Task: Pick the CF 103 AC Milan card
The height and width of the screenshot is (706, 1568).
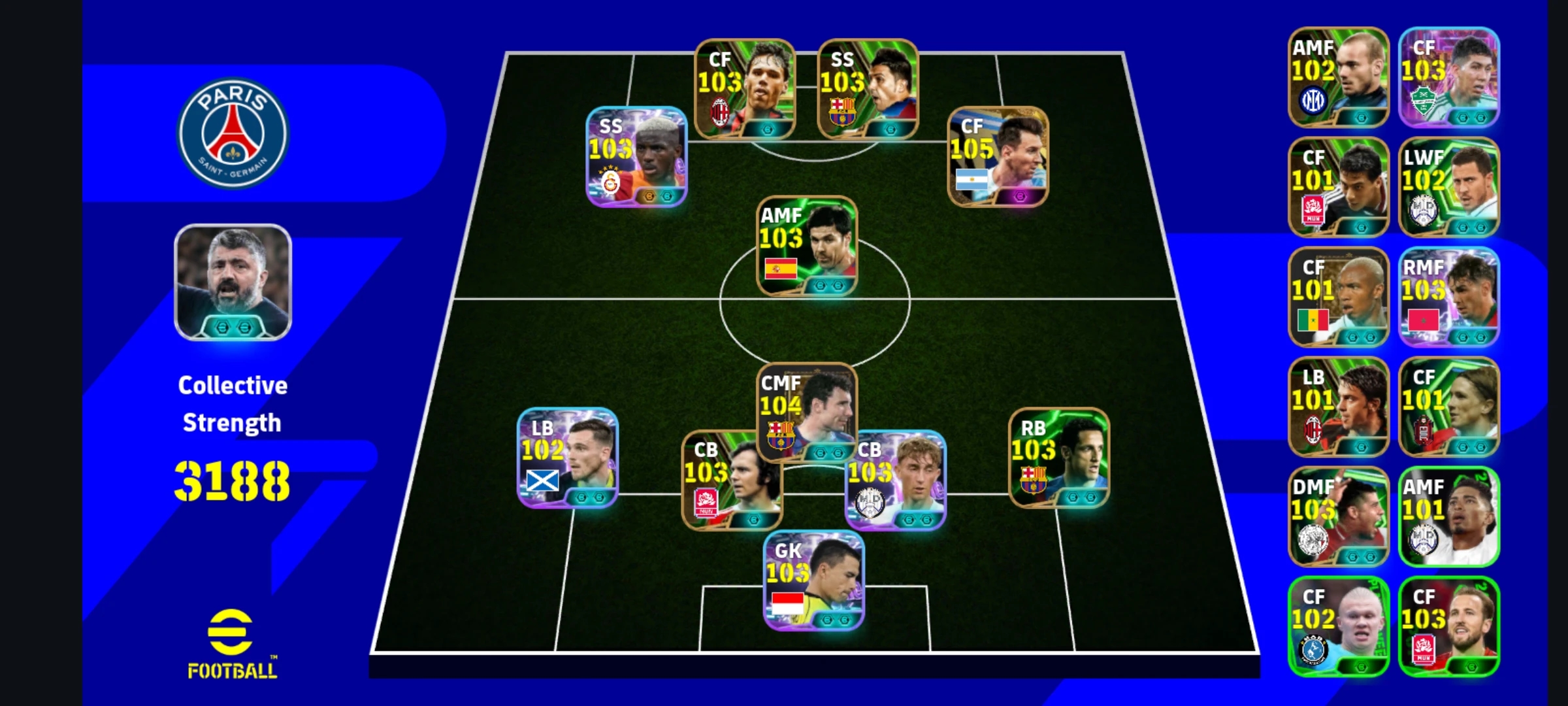Action: click(x=745, y=89)
